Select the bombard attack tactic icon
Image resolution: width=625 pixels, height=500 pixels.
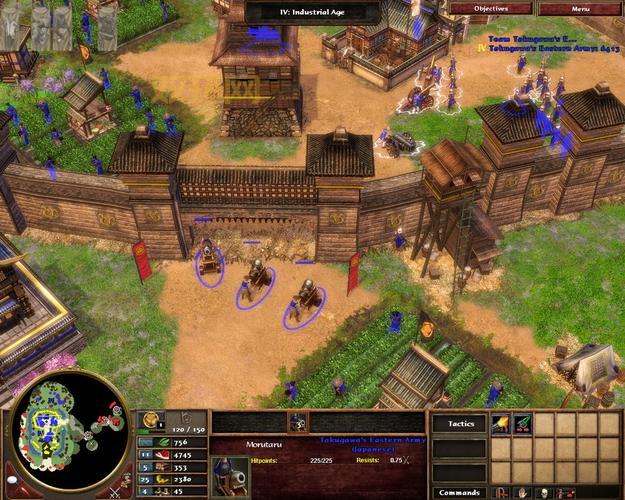coord(501,424)
